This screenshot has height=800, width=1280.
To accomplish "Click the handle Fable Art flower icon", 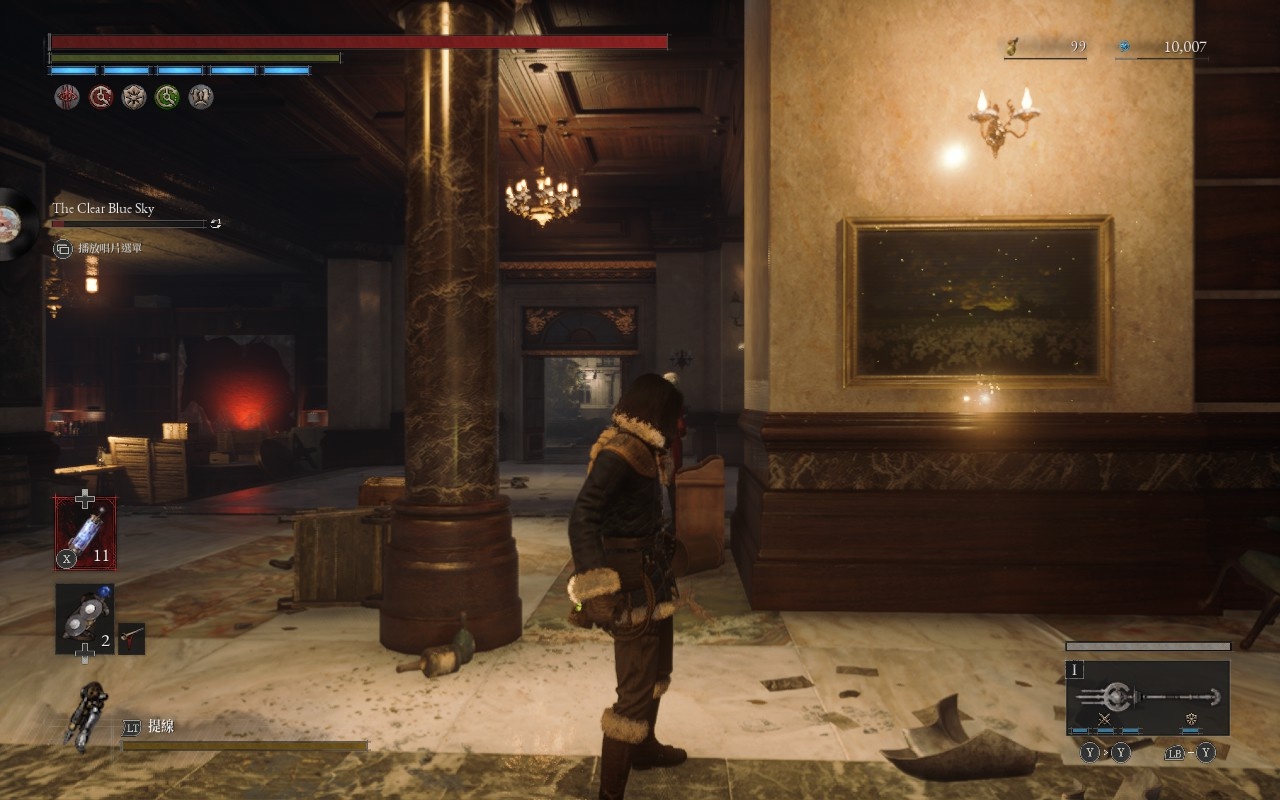I will (1191, 719).
